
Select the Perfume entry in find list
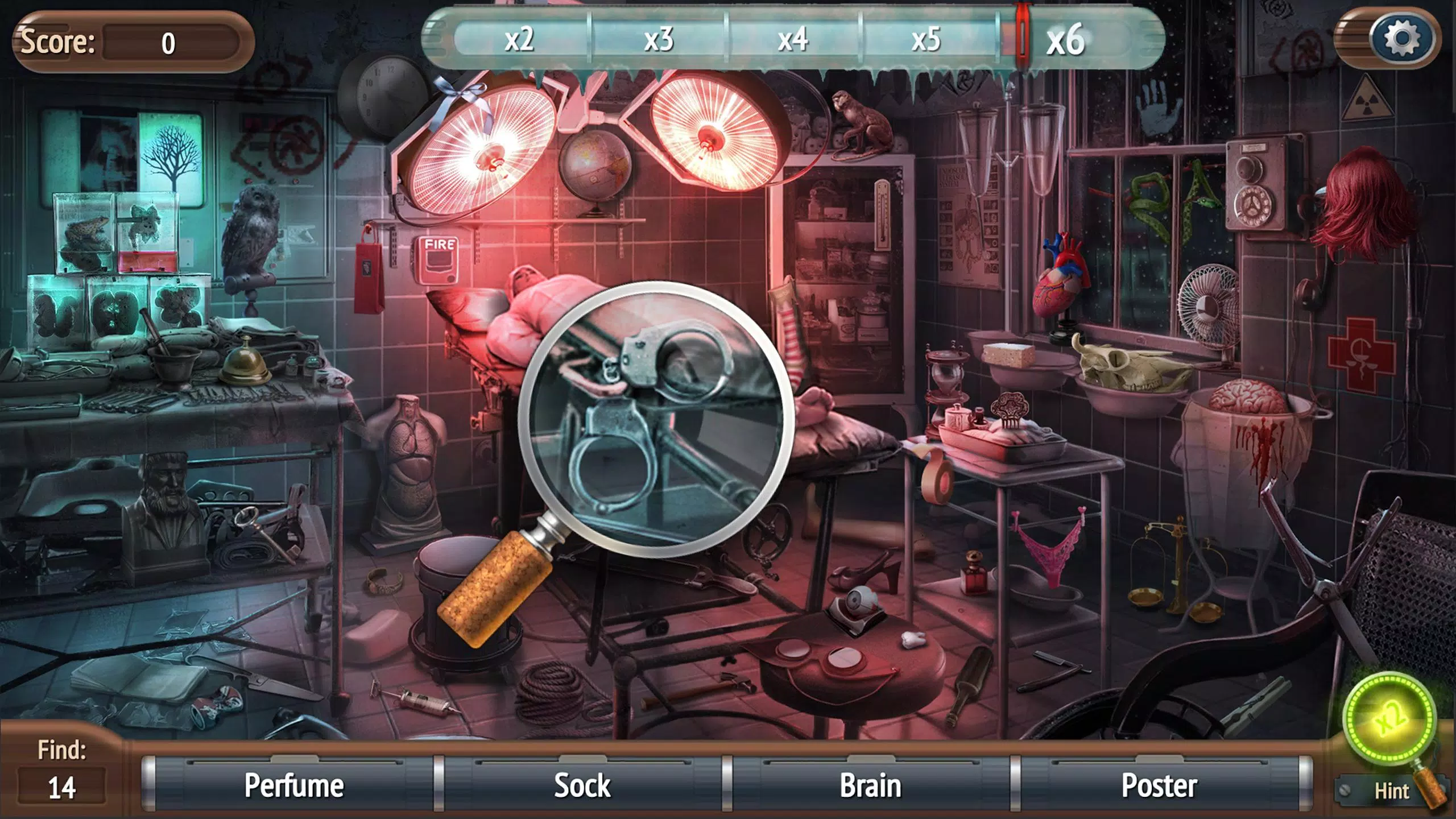(x=293, y=786)
